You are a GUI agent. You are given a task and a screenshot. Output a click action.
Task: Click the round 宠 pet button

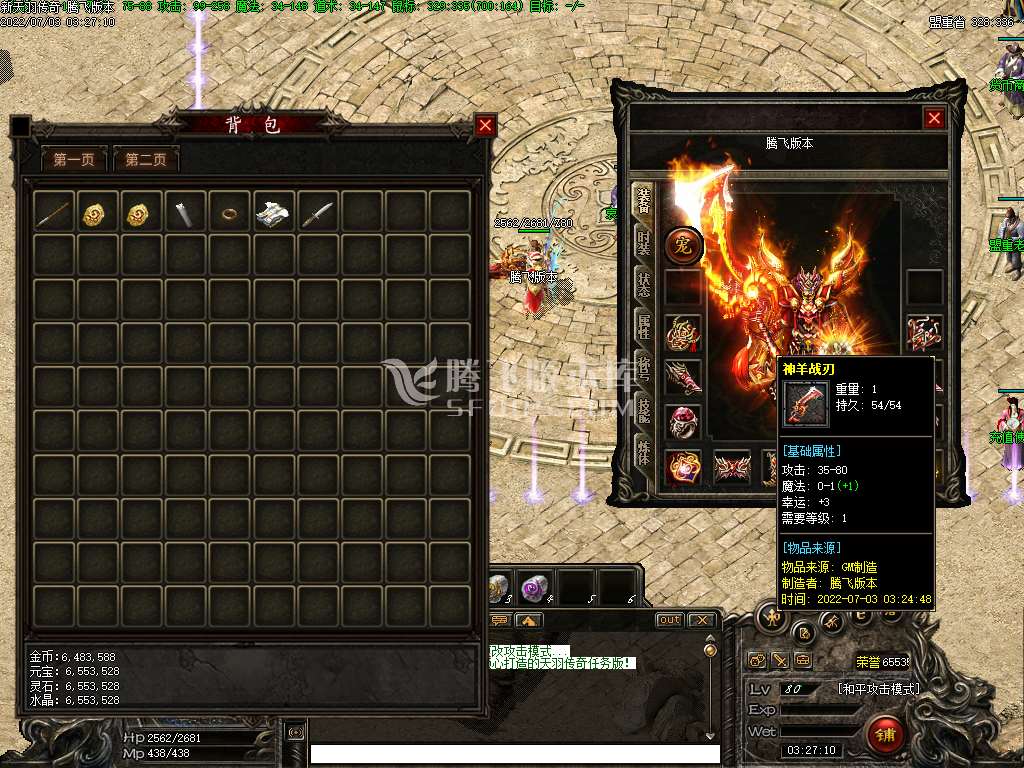coord(684,245)
